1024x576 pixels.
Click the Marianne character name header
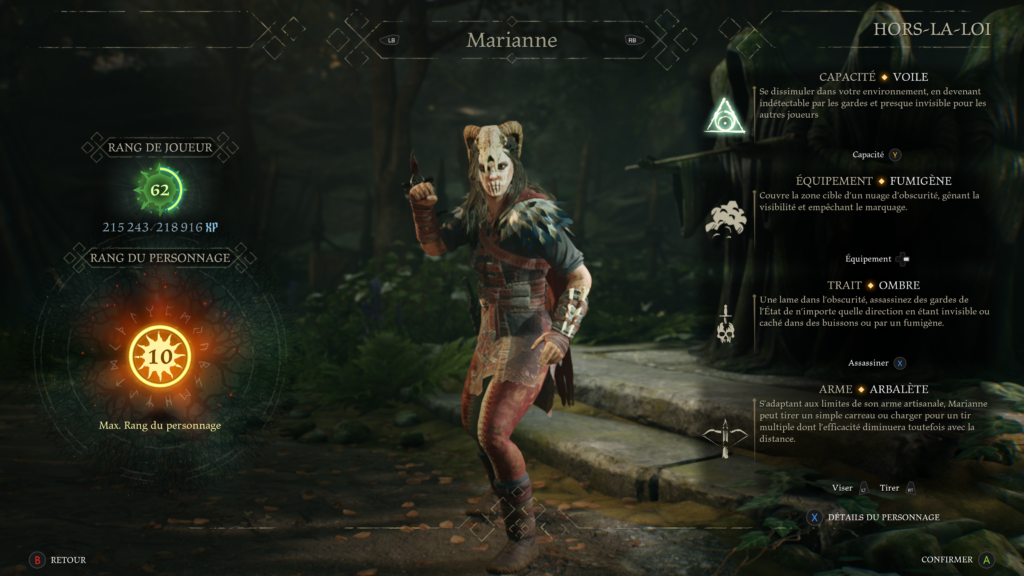pyautogui.click(x=511, y=41)
